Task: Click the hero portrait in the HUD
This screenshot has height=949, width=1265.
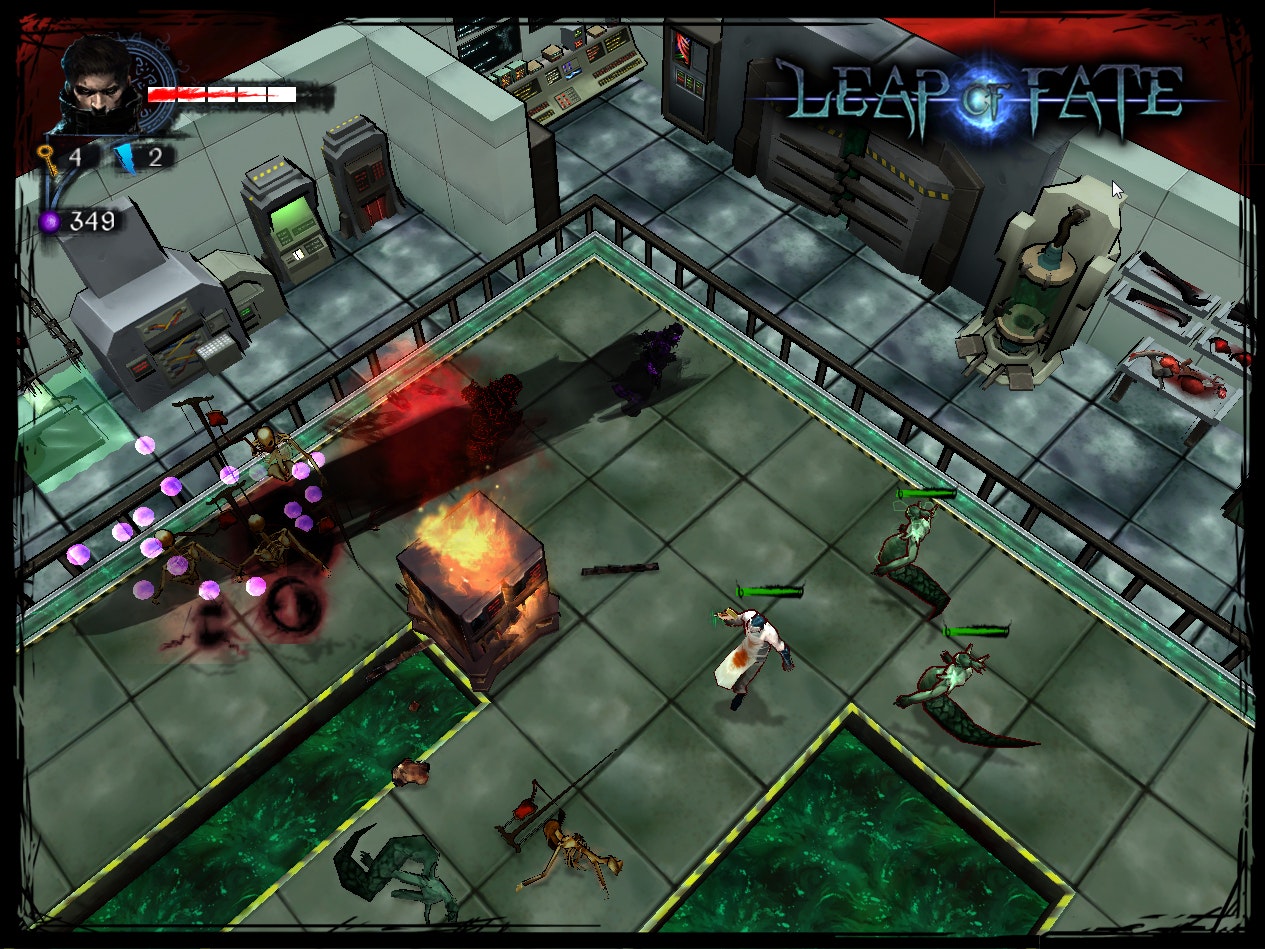Action: (98, 84)
